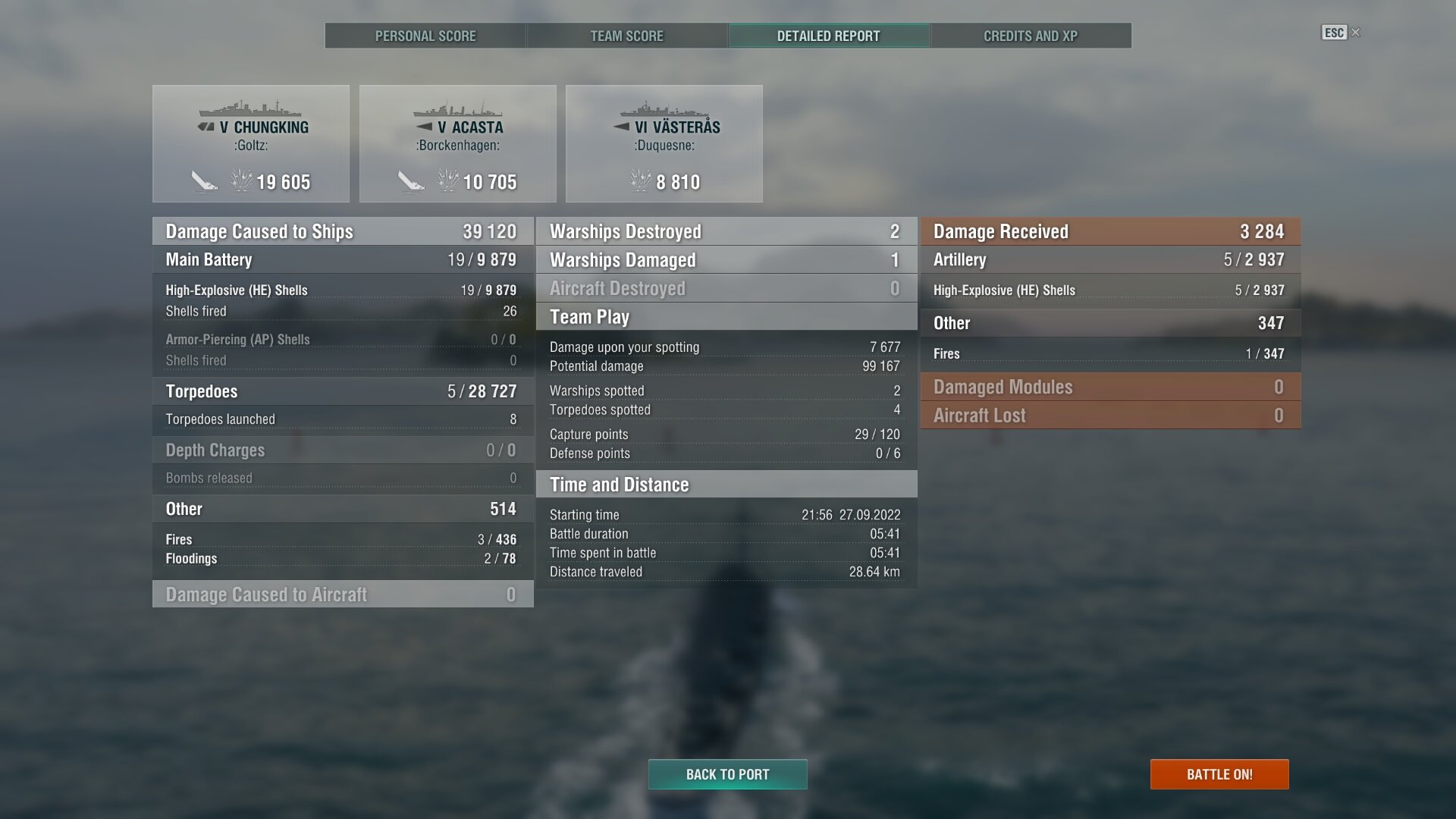Start another match with Battle On!
This screenshot has width=1456, height=819.
click(x=1219, y=774)
